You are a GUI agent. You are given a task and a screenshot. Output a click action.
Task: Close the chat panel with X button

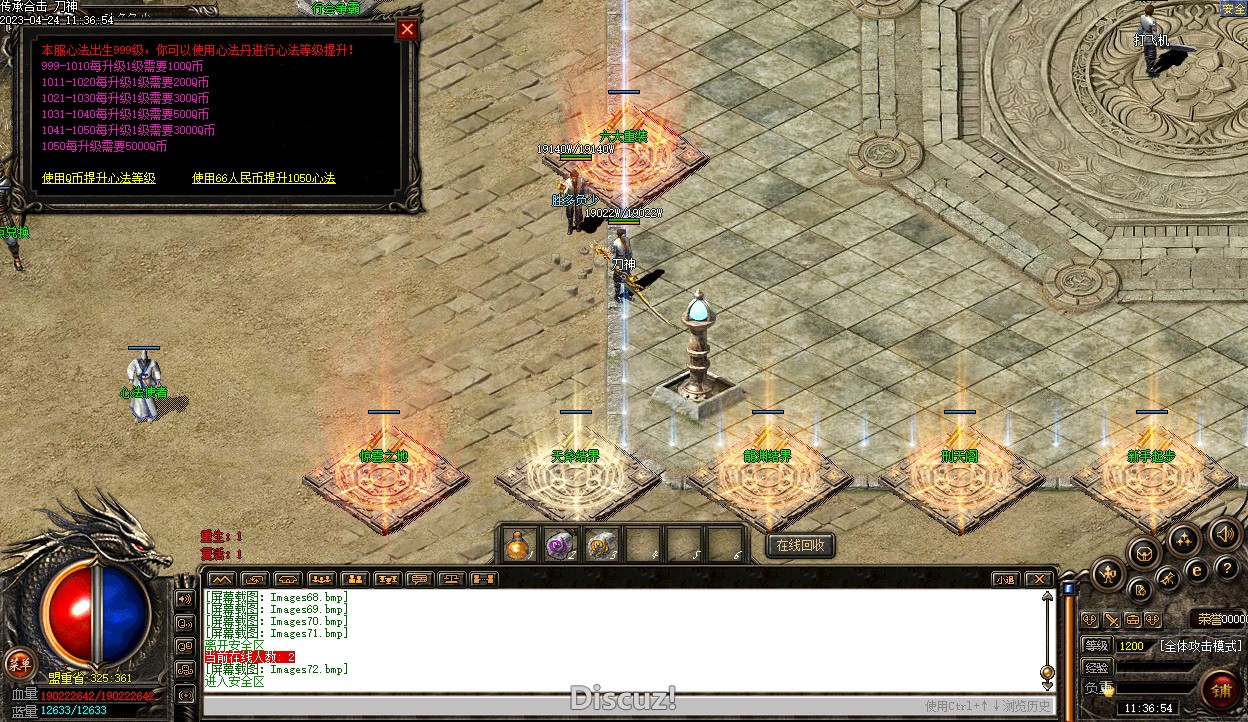click(1039, 579)
